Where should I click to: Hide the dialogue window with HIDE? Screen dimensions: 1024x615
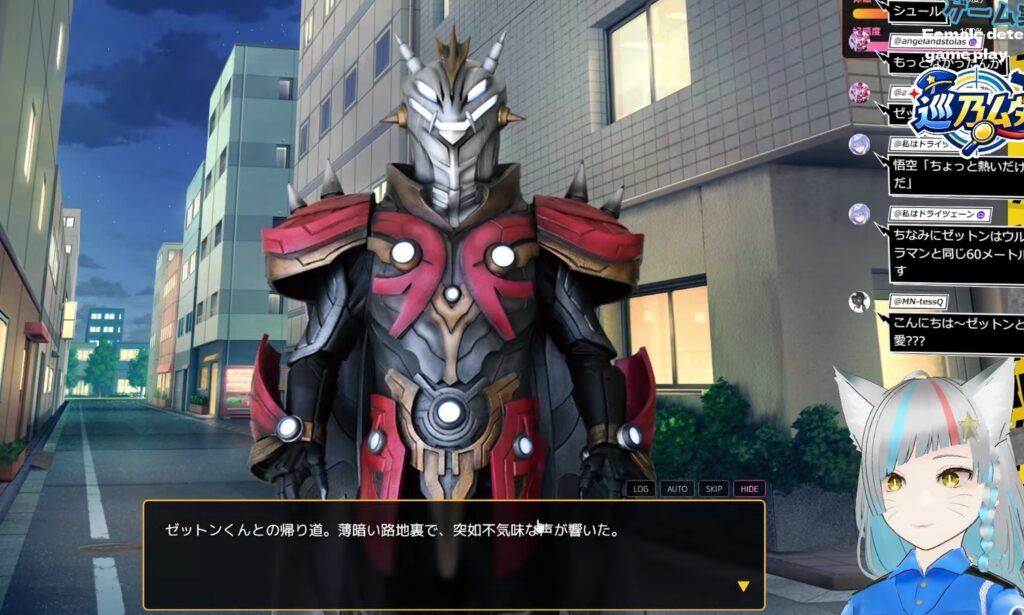[749, 489]
